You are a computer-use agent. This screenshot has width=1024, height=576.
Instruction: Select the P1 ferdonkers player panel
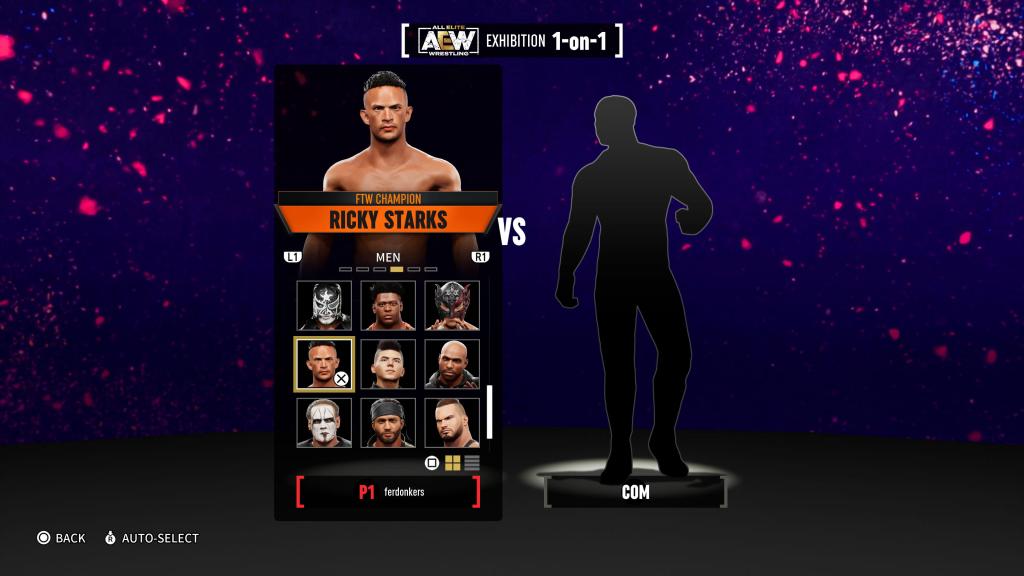[x=388, y=492]
